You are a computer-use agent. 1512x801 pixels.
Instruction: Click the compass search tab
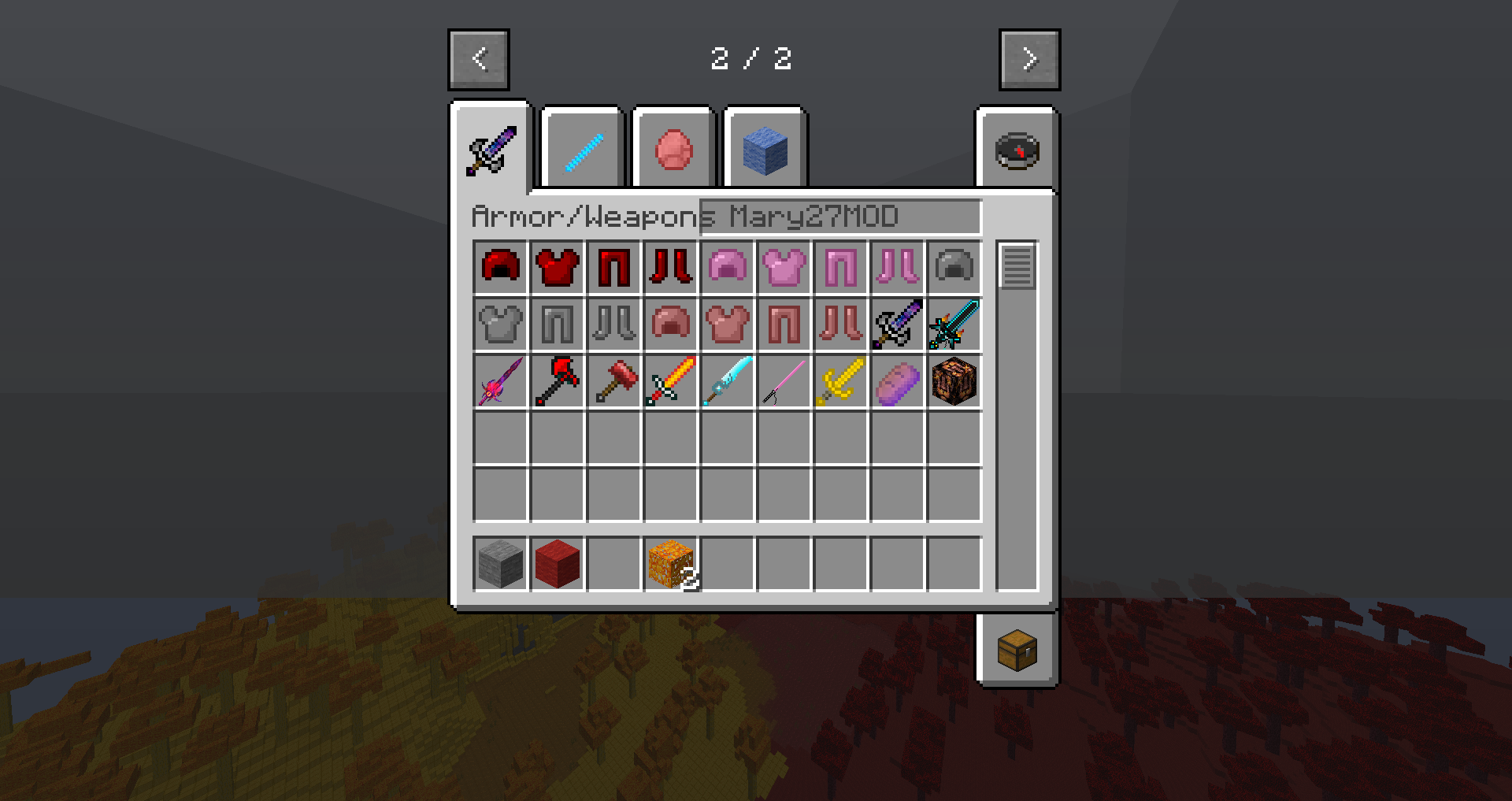point(1017,151)
